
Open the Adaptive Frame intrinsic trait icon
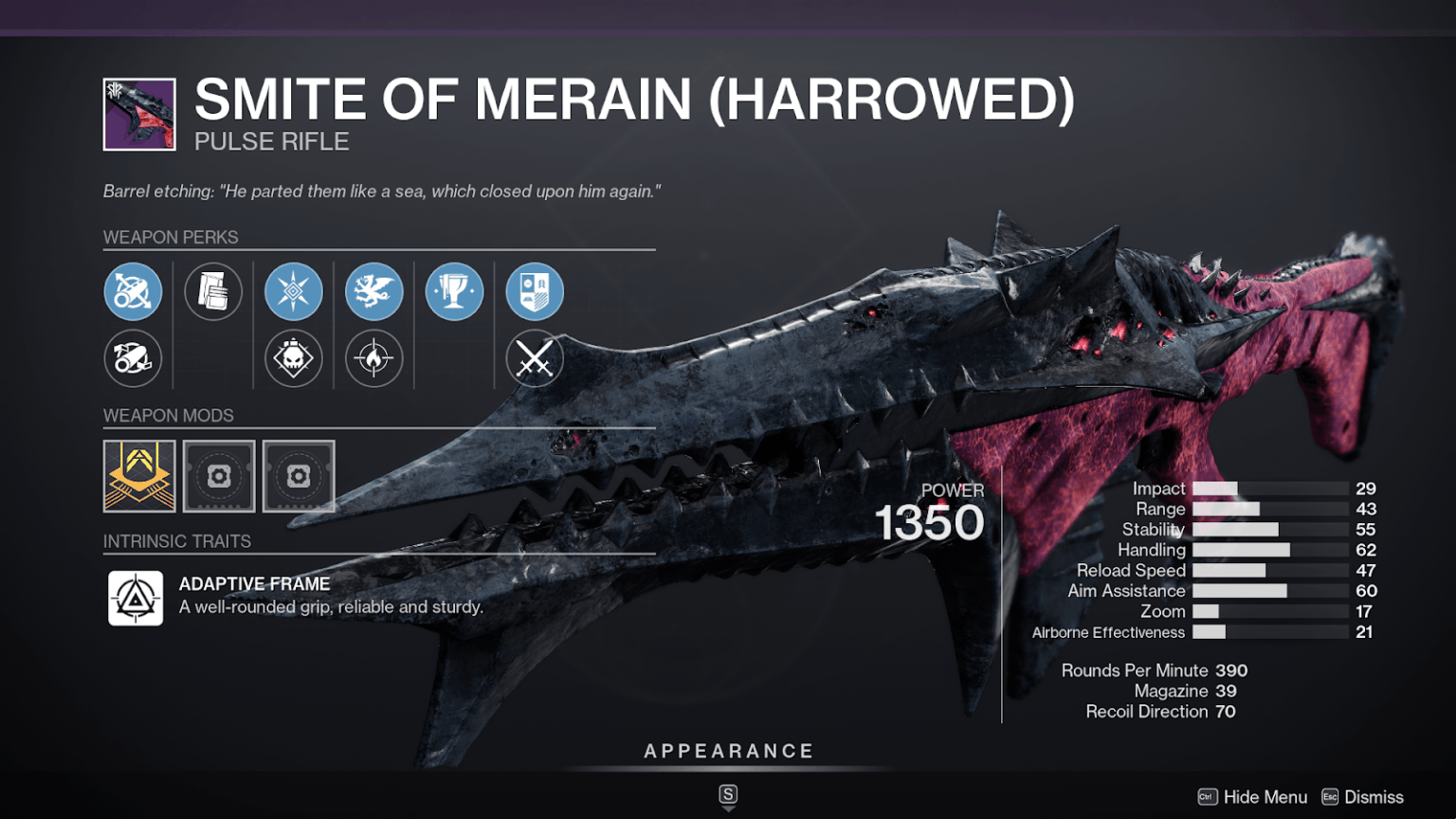pyautogui.click(x=137, y=597)
